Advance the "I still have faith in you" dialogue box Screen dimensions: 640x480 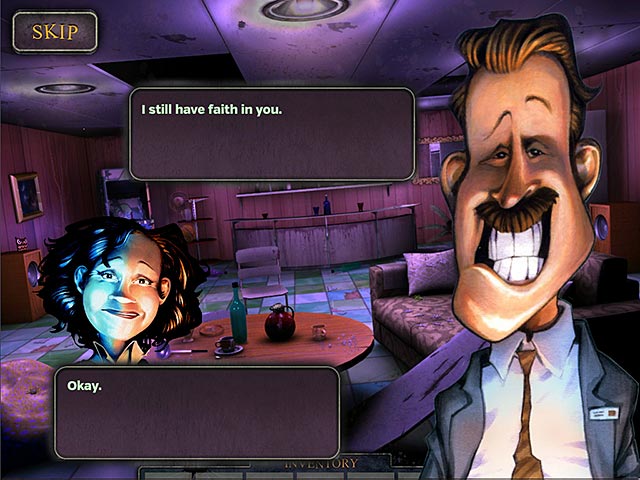click(272, 134)
